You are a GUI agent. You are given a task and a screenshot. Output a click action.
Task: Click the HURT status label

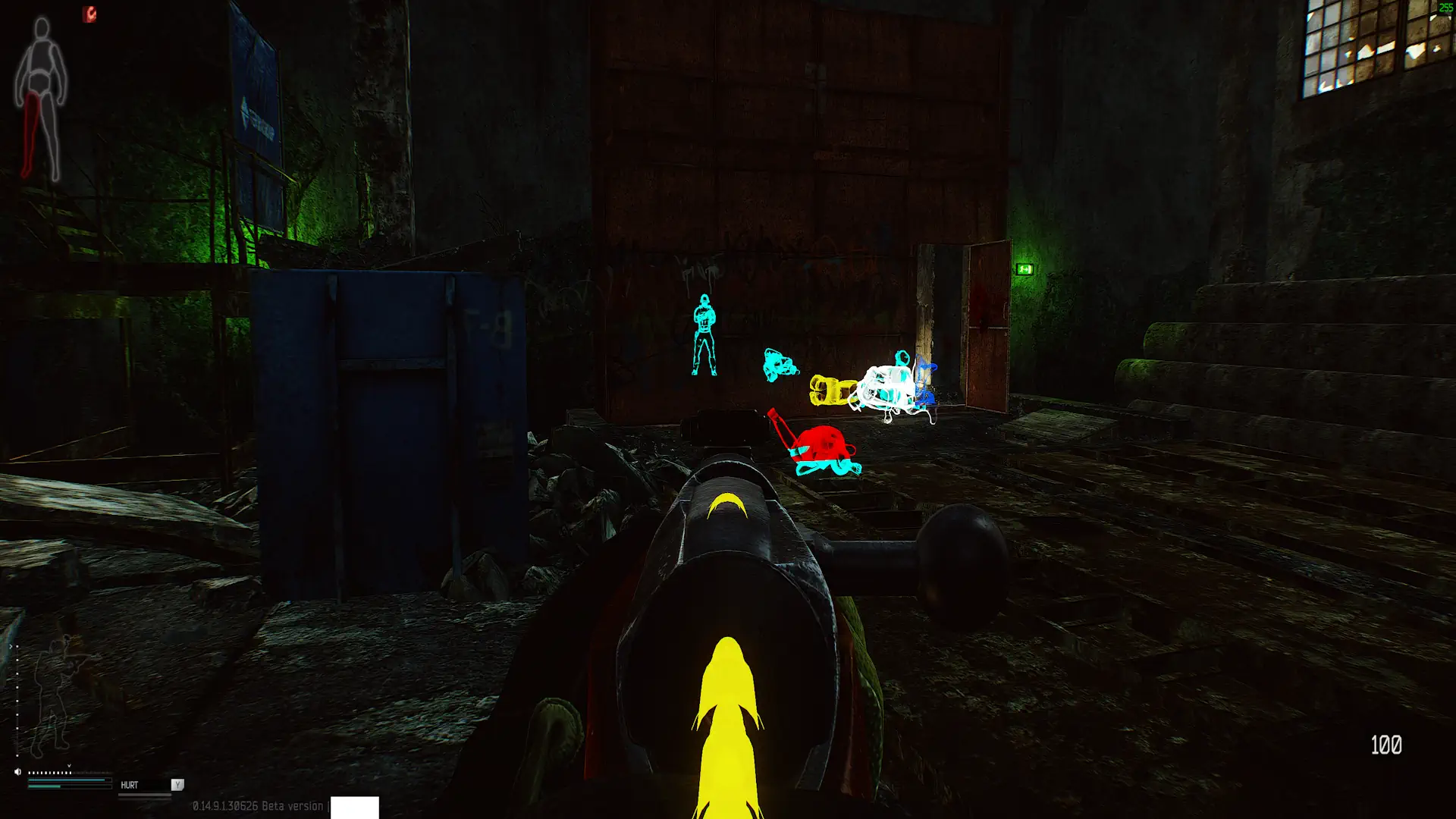[x=129, y=785]
